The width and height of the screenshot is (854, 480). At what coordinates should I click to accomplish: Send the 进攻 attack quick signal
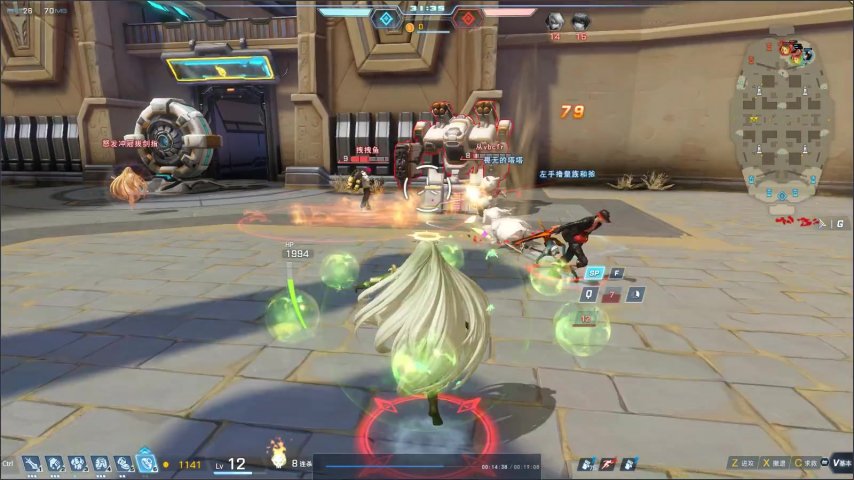(742, 463)
